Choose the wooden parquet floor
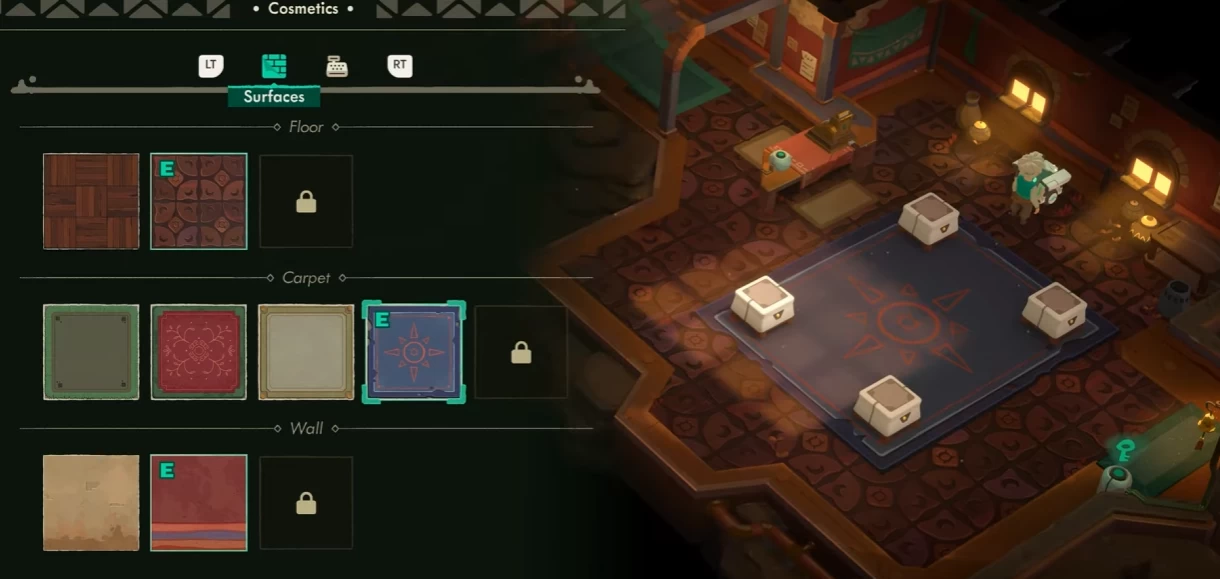This screenshot has width=1220, height=579. click(91, 201)
